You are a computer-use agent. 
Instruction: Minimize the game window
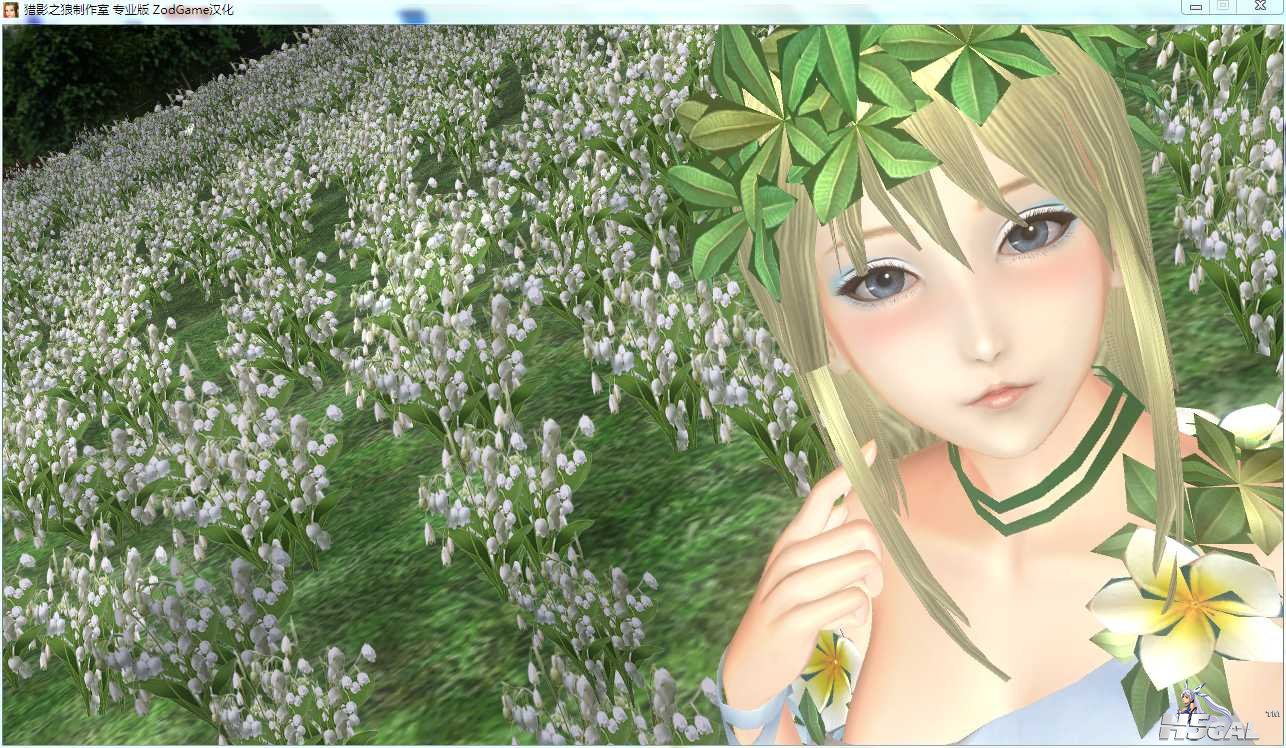[1194, 7]
